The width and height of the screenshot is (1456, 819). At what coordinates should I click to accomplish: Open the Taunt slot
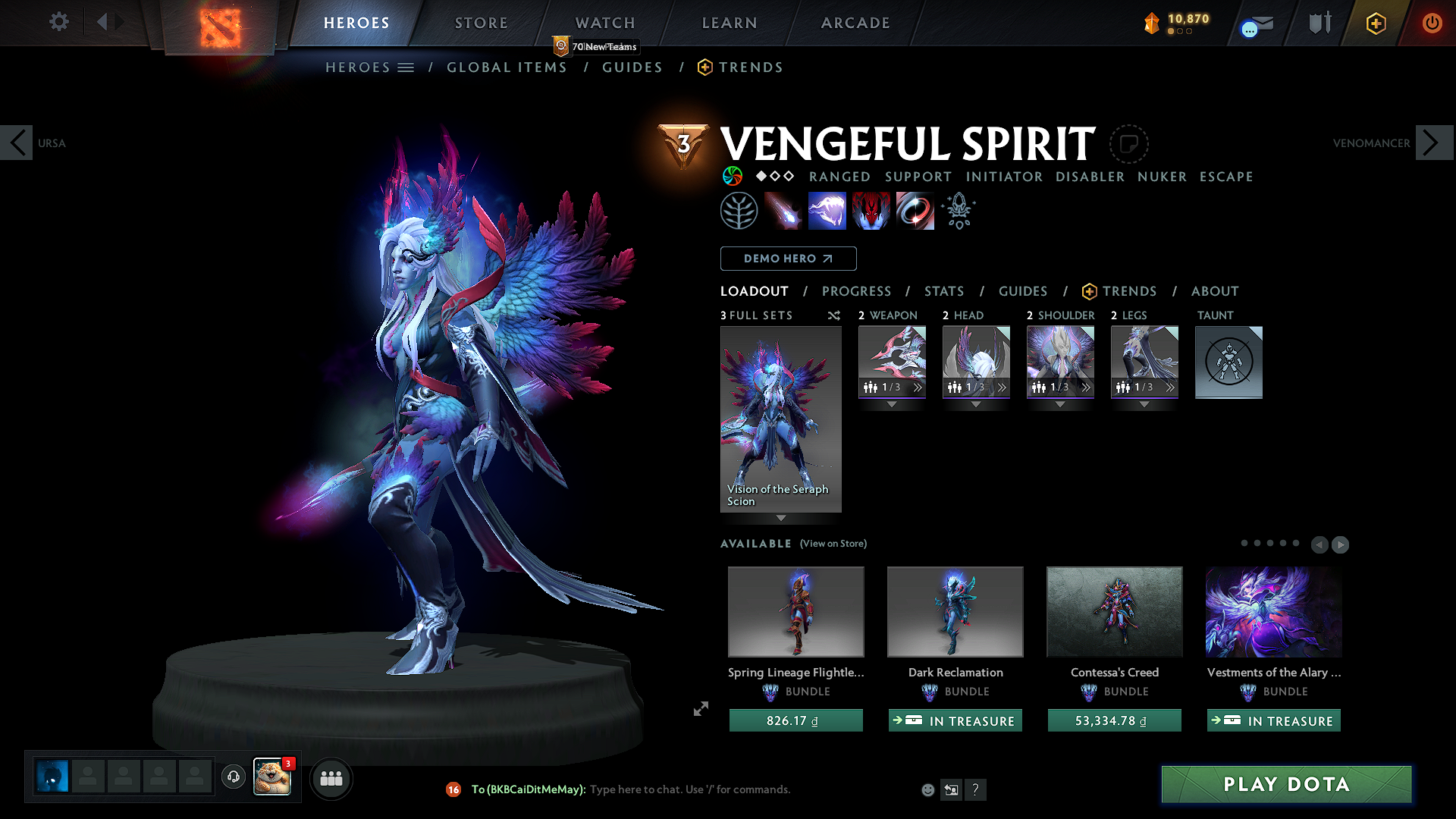click(1228, 362)
